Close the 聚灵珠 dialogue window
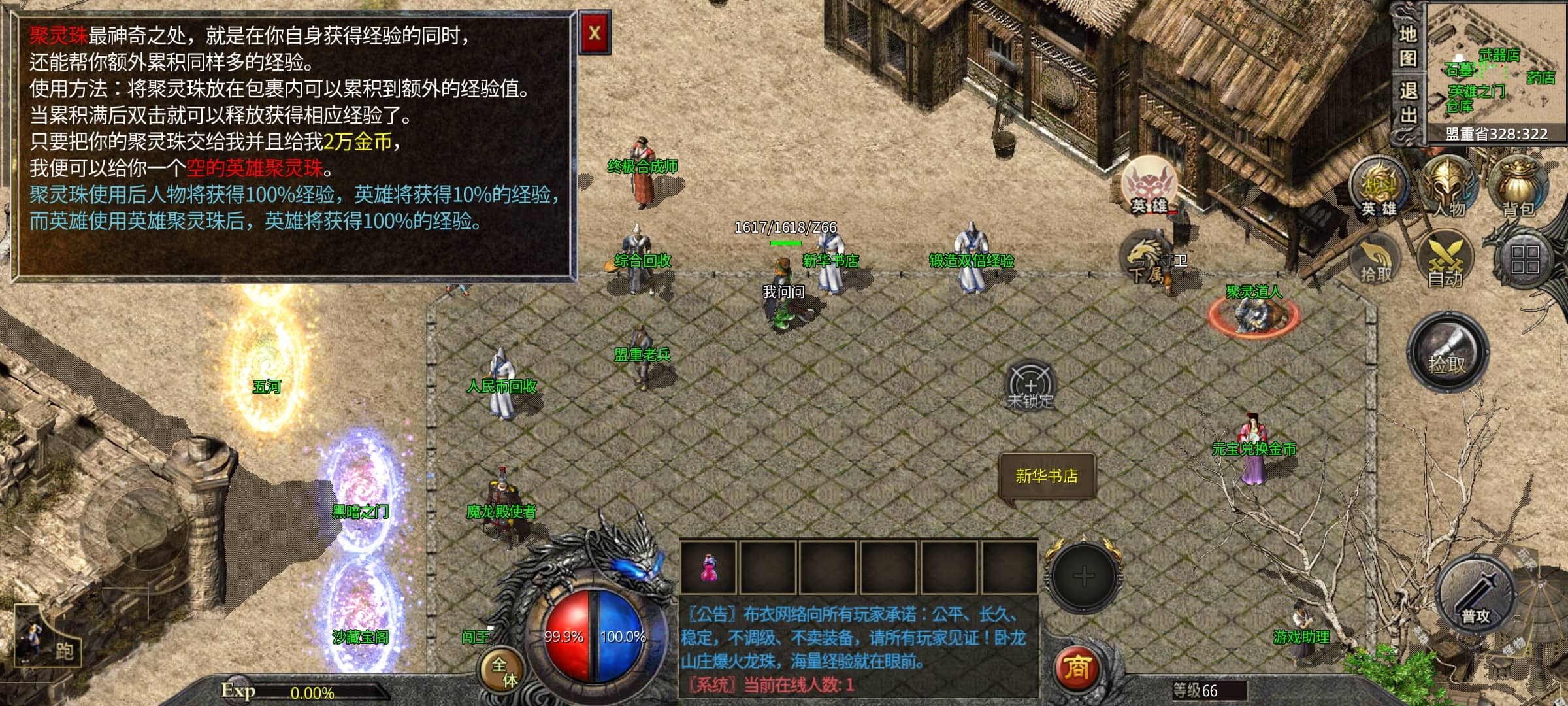The width and height of the screenshot is (1568, 706). tap(595, 33)
